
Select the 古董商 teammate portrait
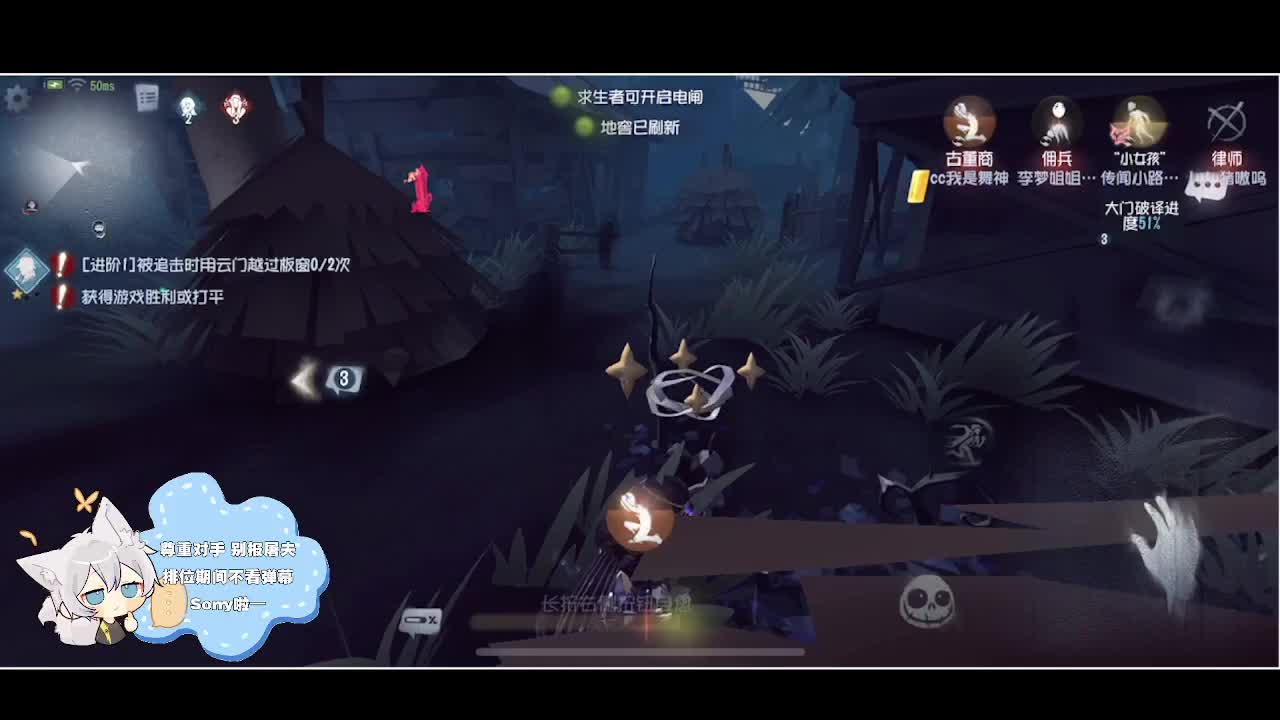pyautogui.click(x=968, y=123)
